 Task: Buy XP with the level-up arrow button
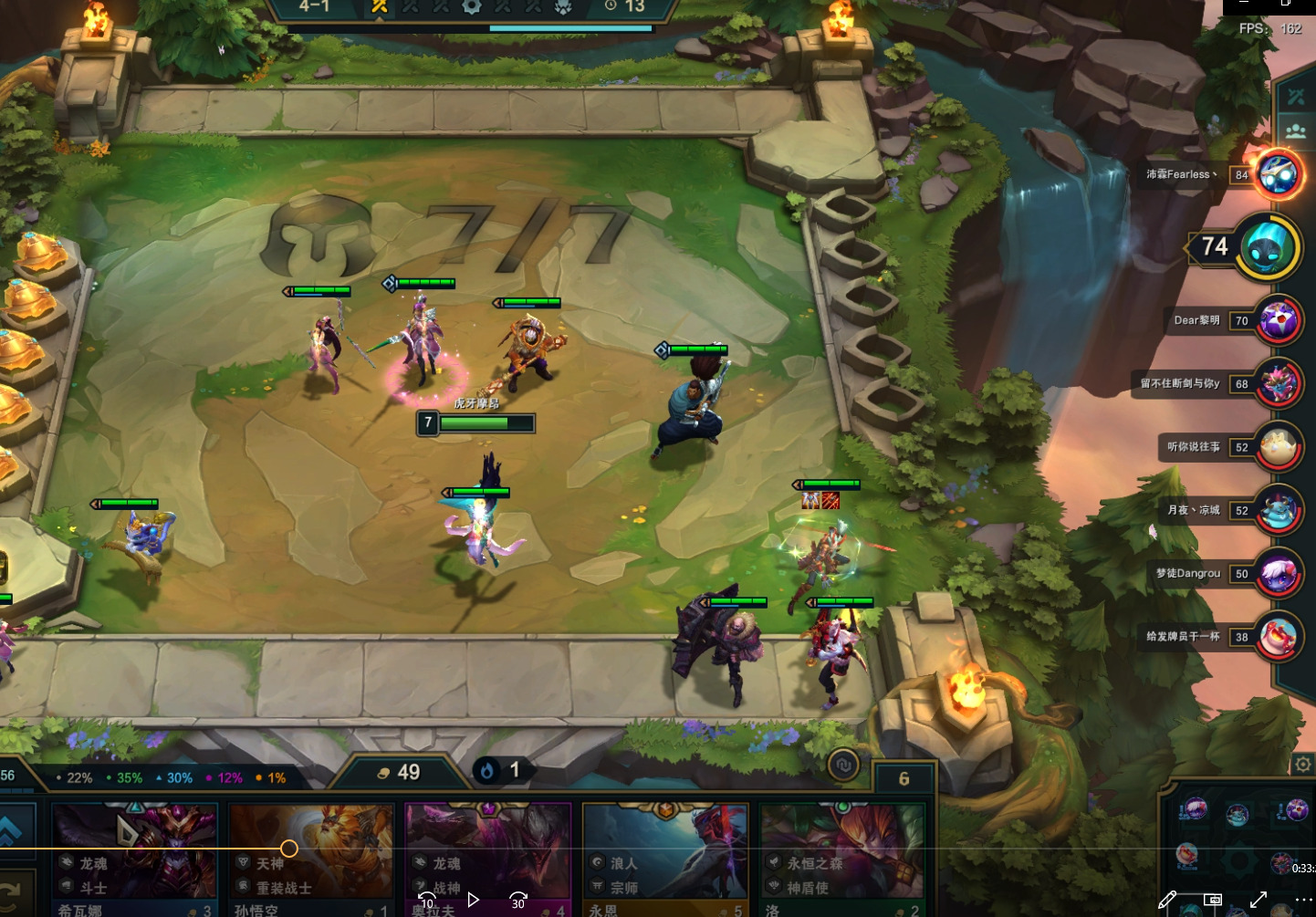click(13, 830)
